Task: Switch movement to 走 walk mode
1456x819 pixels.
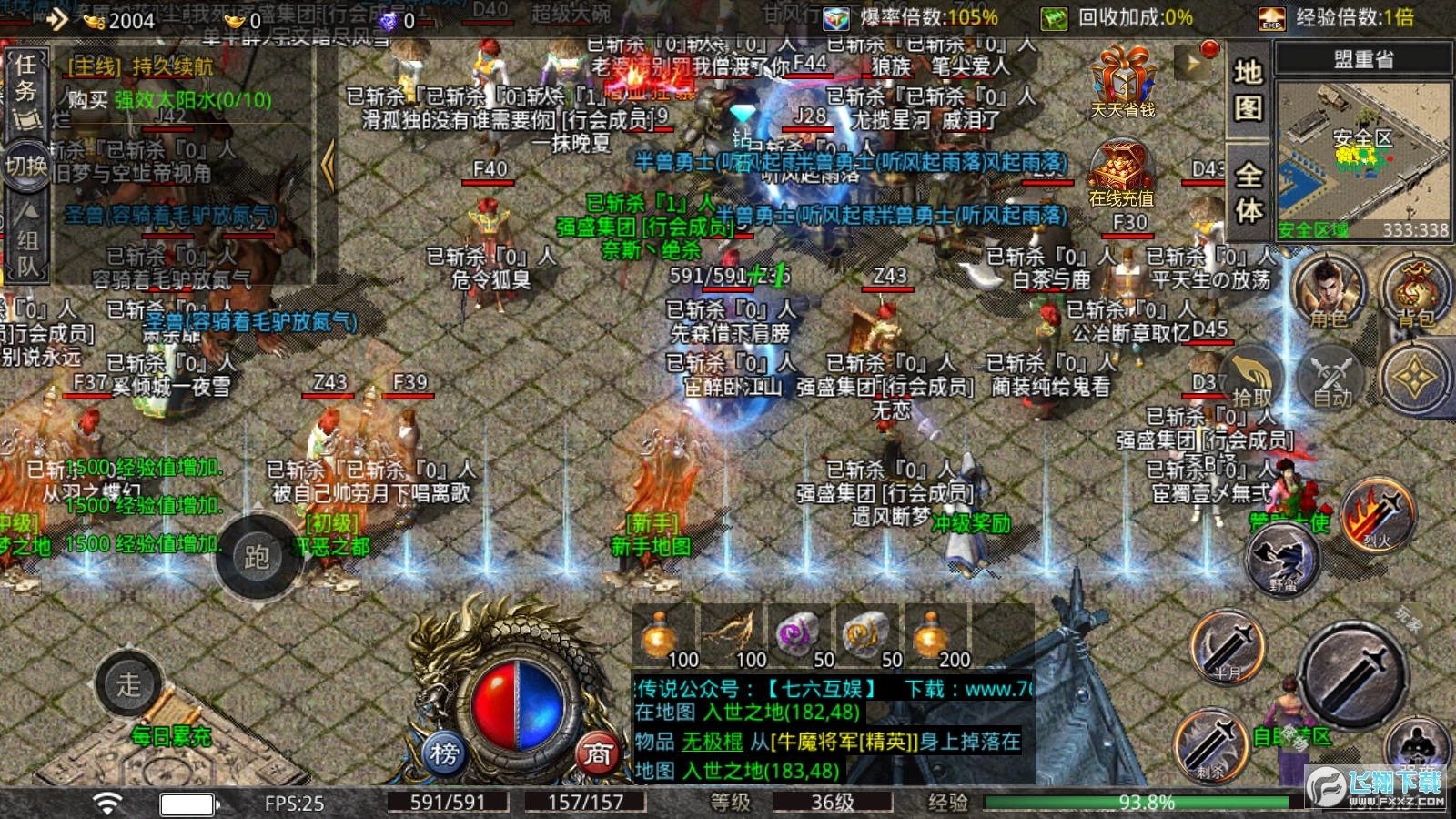Action: (x=127, y=684)
